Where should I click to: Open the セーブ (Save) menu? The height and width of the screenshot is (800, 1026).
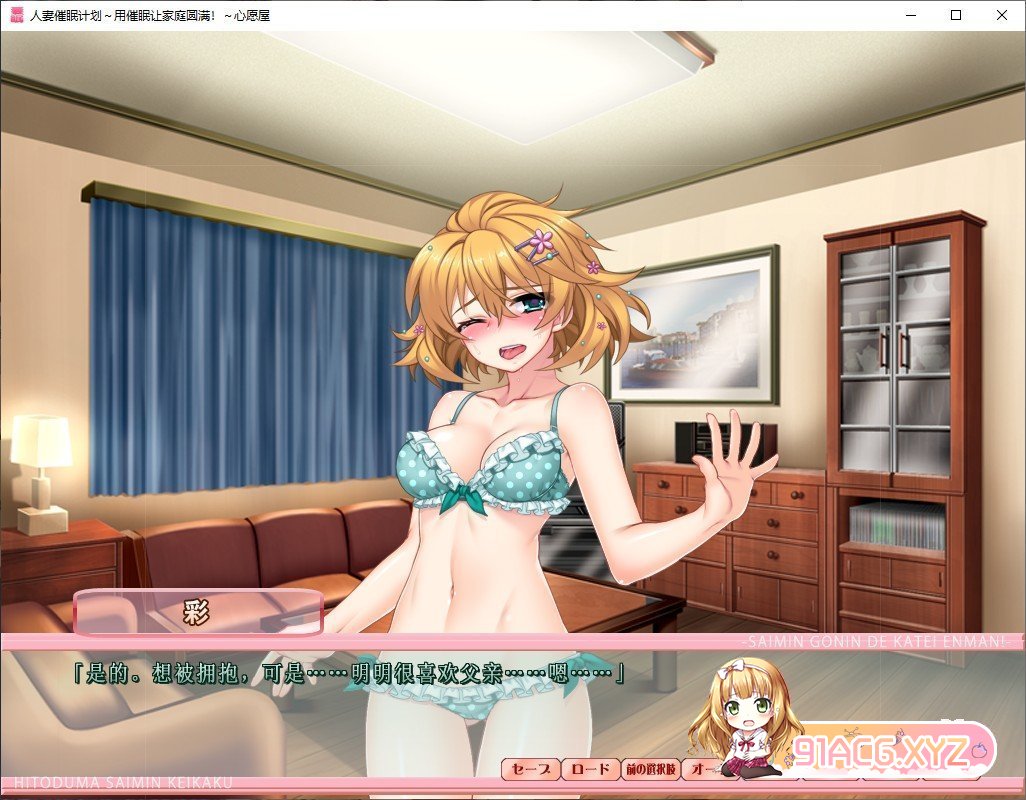(x=530, y=769)
